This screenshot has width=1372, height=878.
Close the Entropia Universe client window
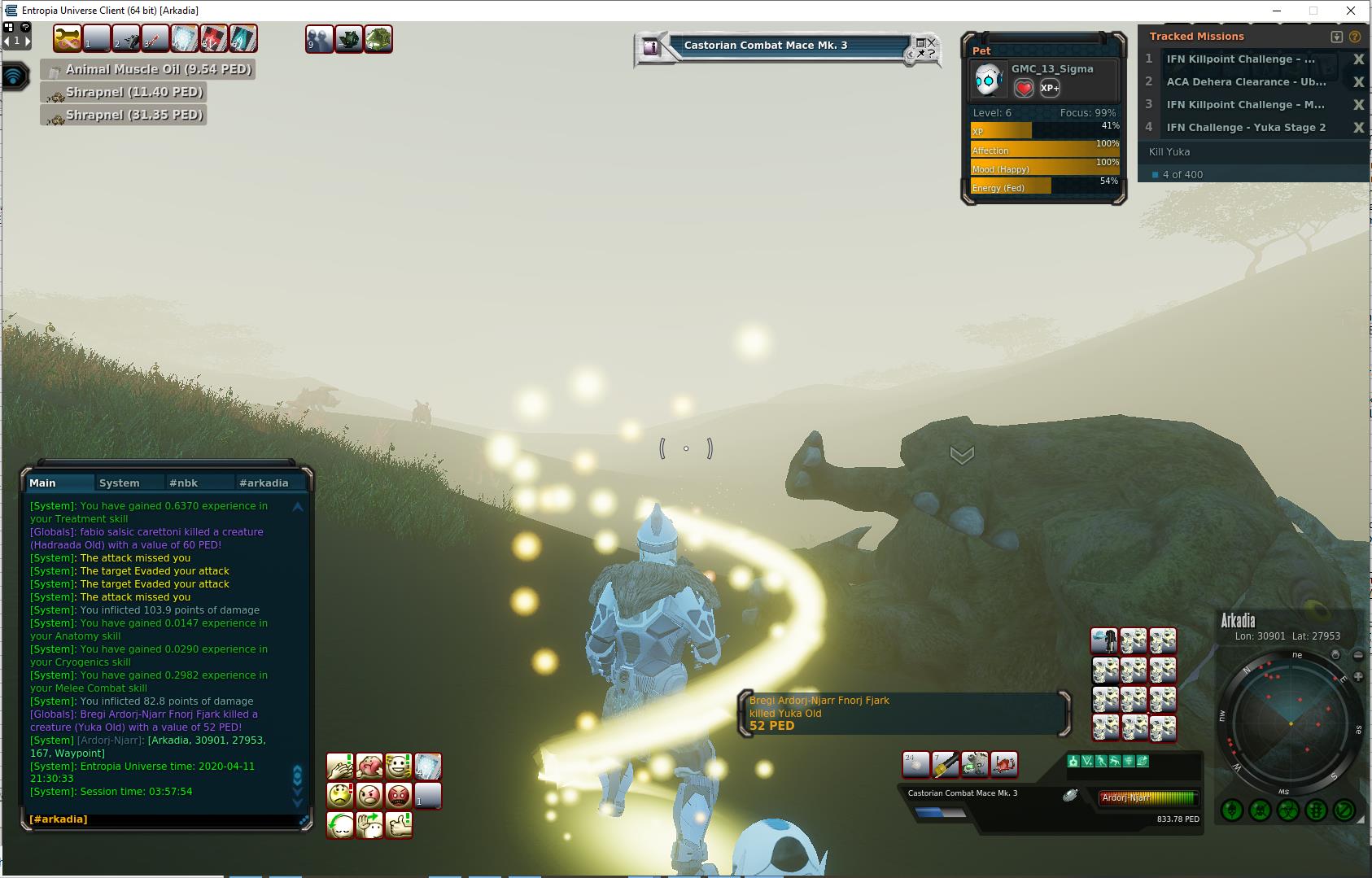pos(1351,11)
